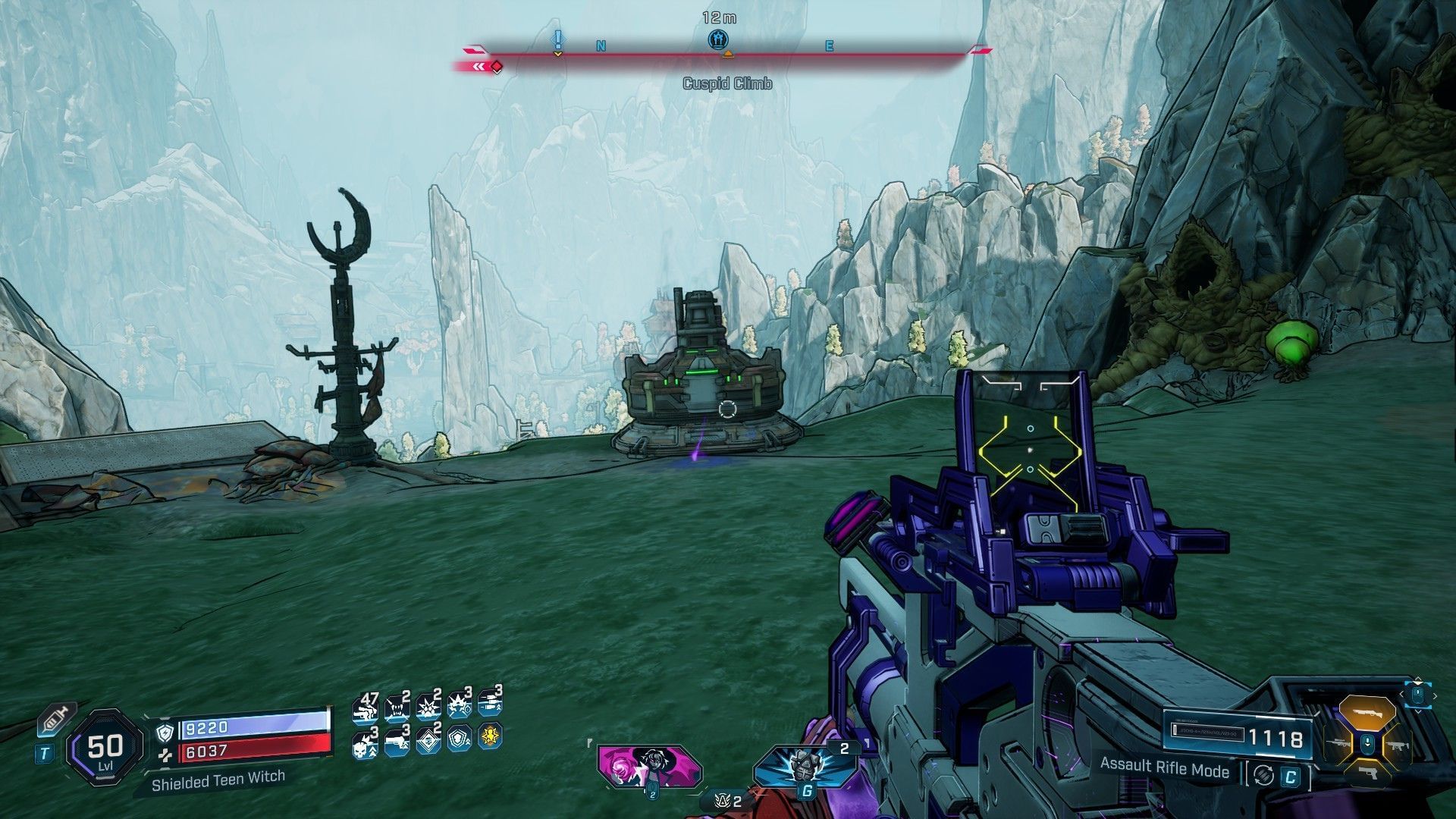
Task: Select the fast travel station compass marker
Action: point(718,39)
